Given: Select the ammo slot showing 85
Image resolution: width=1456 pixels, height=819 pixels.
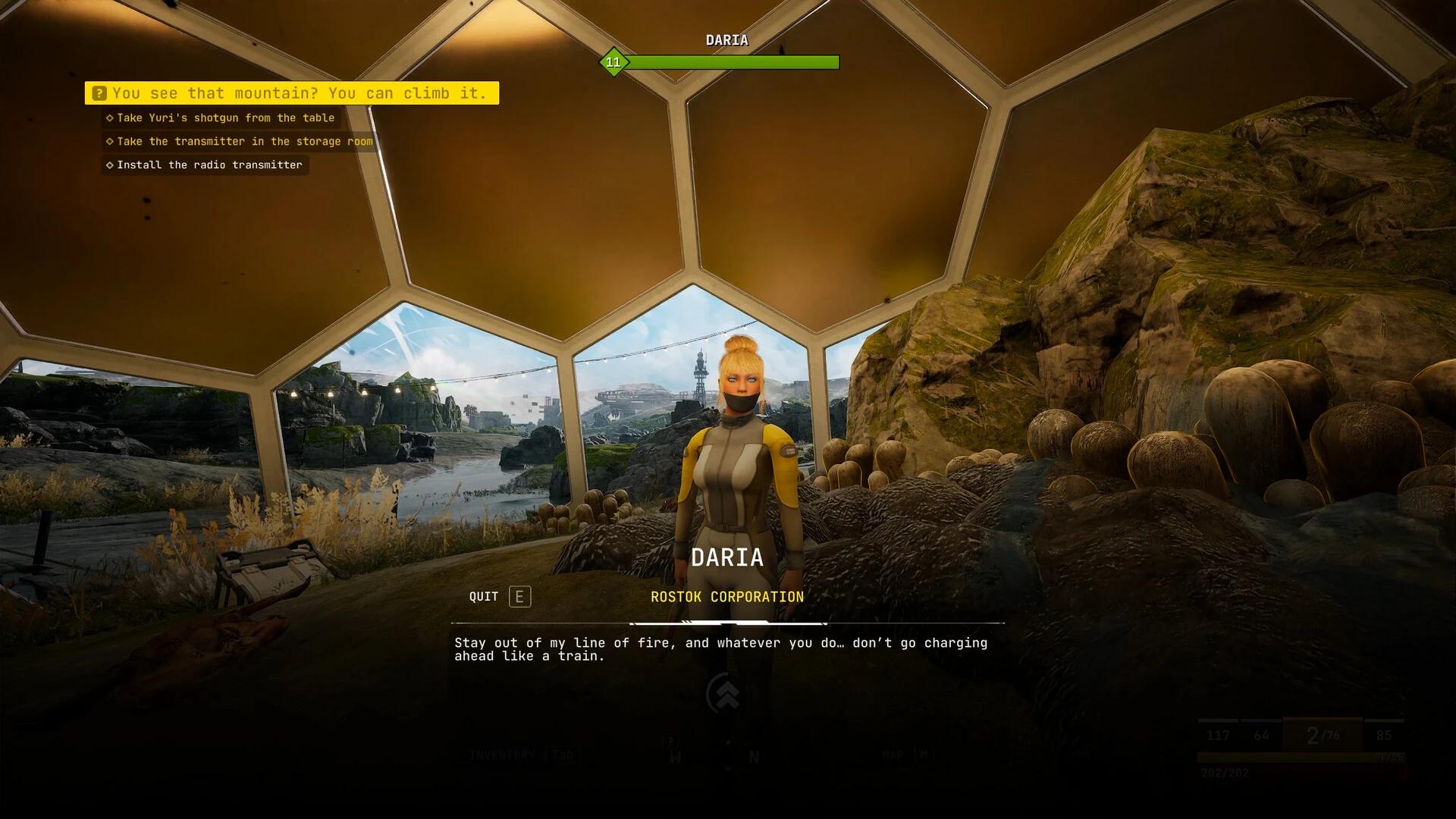Looking at the screenshot, I should pos(1385,735).
